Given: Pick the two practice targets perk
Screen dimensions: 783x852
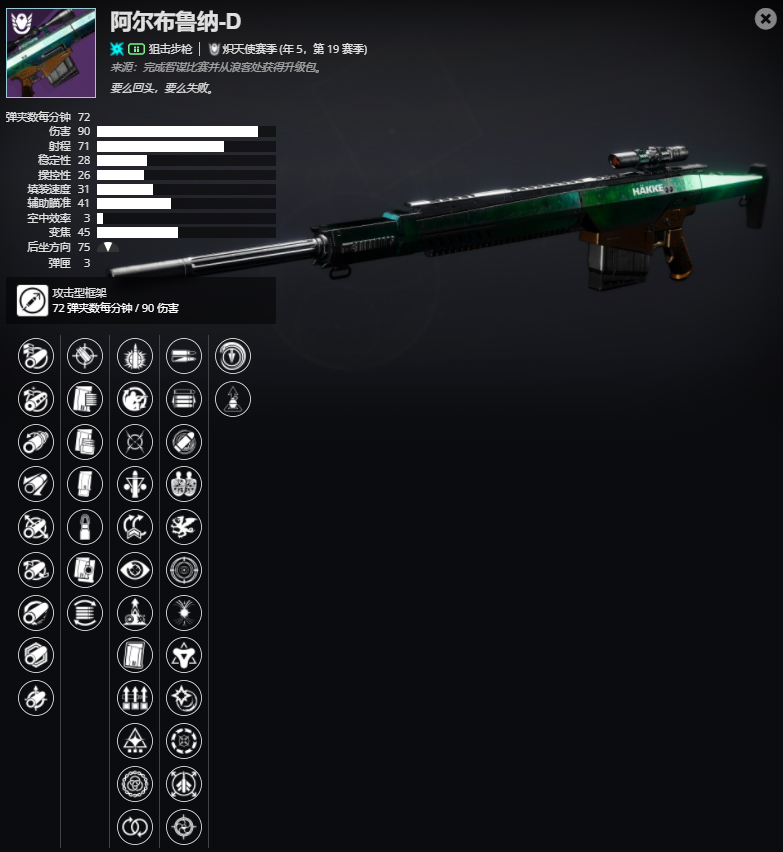Looking at the screenshot, I should [x=184, y=484].
